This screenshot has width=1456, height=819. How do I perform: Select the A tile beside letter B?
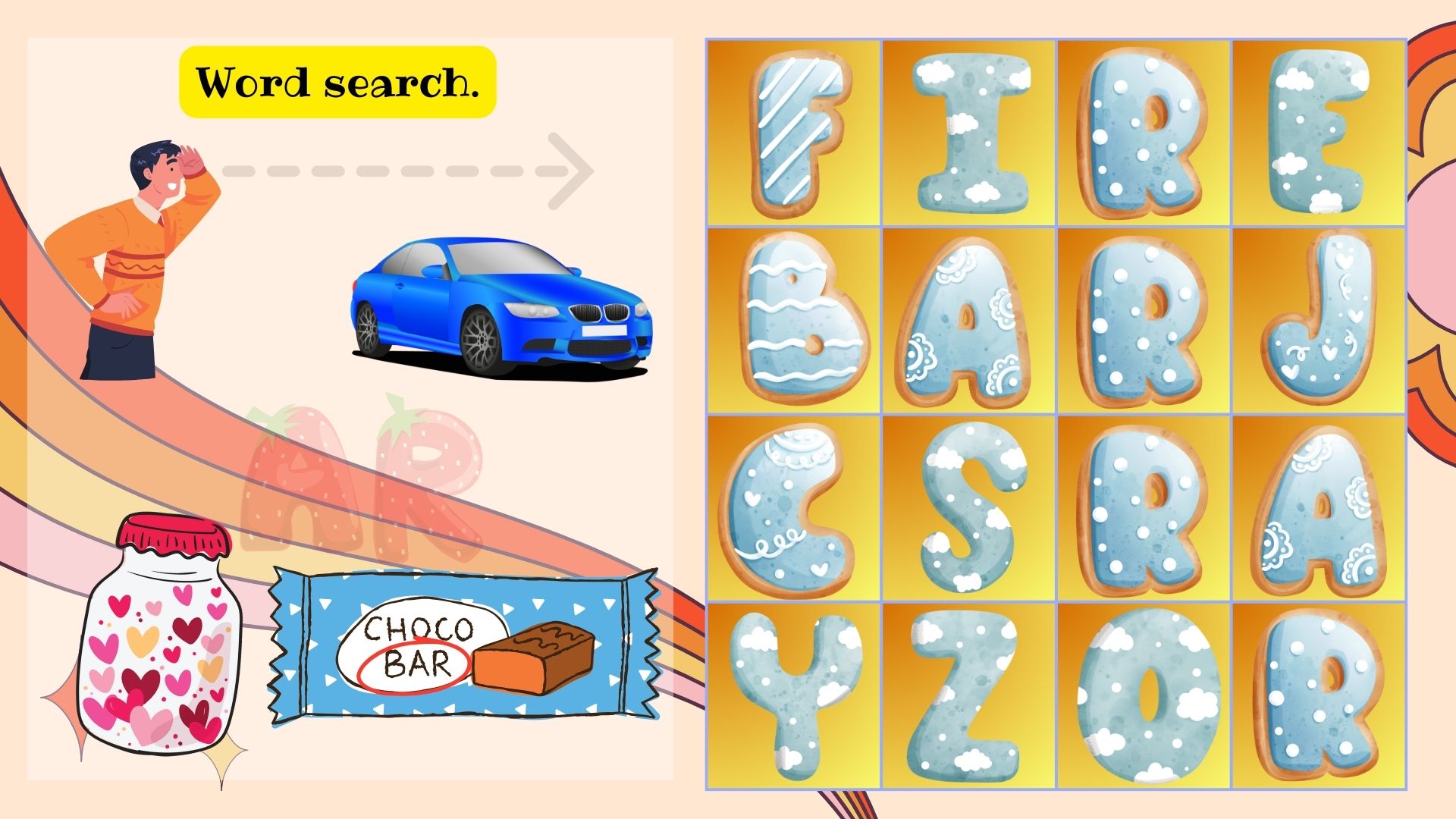tap(969, 320)
